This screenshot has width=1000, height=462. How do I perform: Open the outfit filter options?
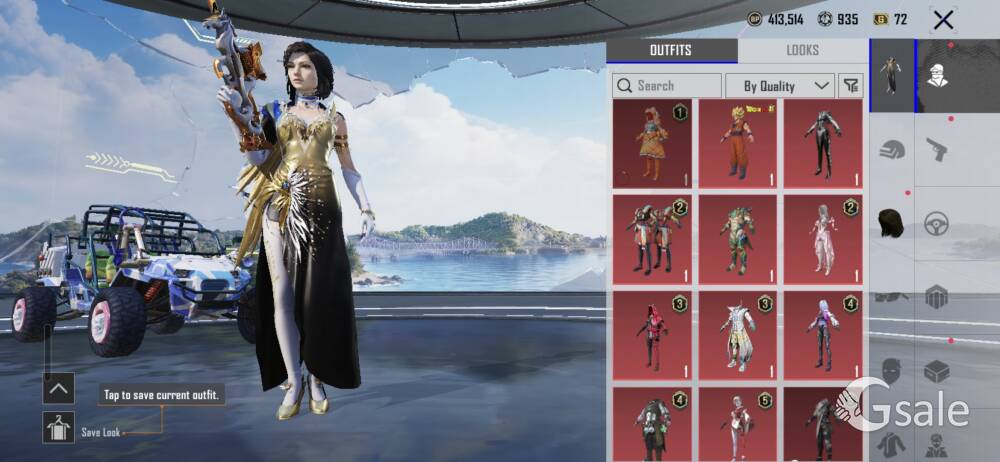(851, 86)
